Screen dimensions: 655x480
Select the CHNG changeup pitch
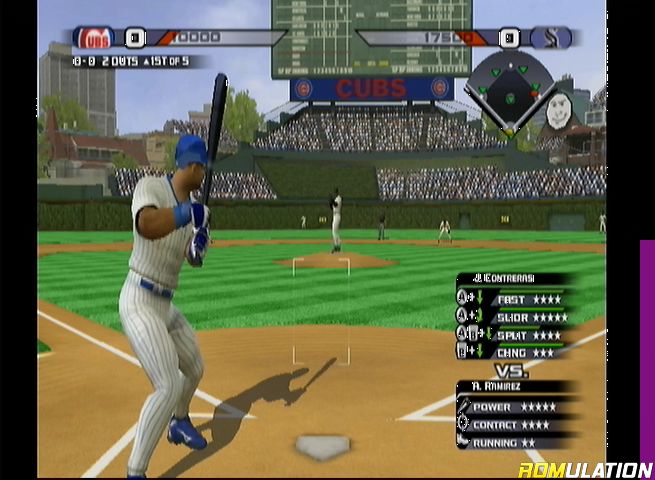[x=513, y=351]
